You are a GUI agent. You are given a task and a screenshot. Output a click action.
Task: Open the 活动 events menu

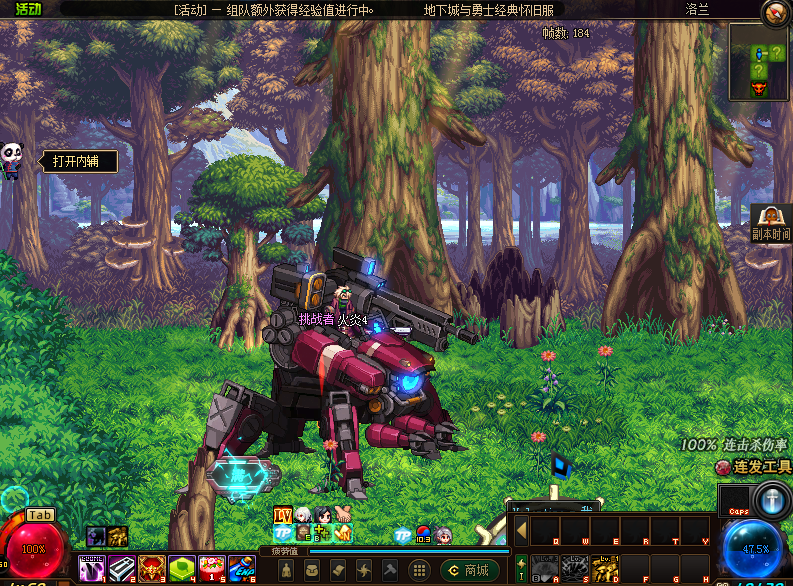point(28,10)
